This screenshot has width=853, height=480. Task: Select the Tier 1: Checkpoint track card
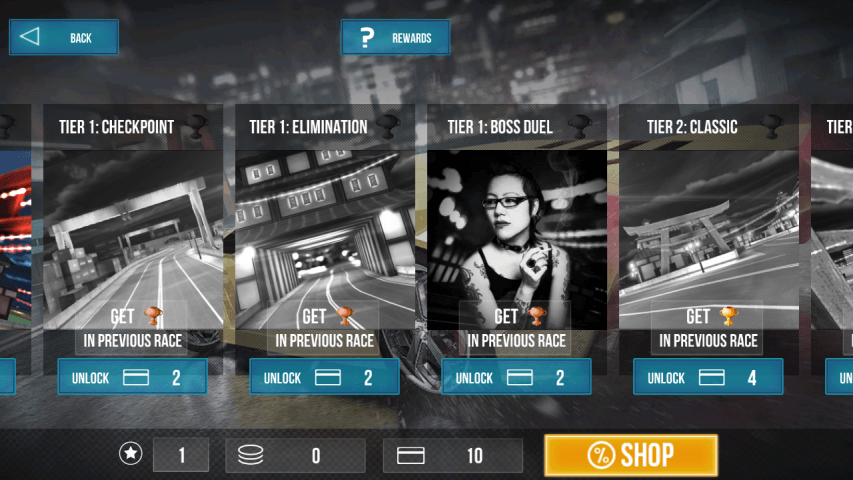click(132, 230)
